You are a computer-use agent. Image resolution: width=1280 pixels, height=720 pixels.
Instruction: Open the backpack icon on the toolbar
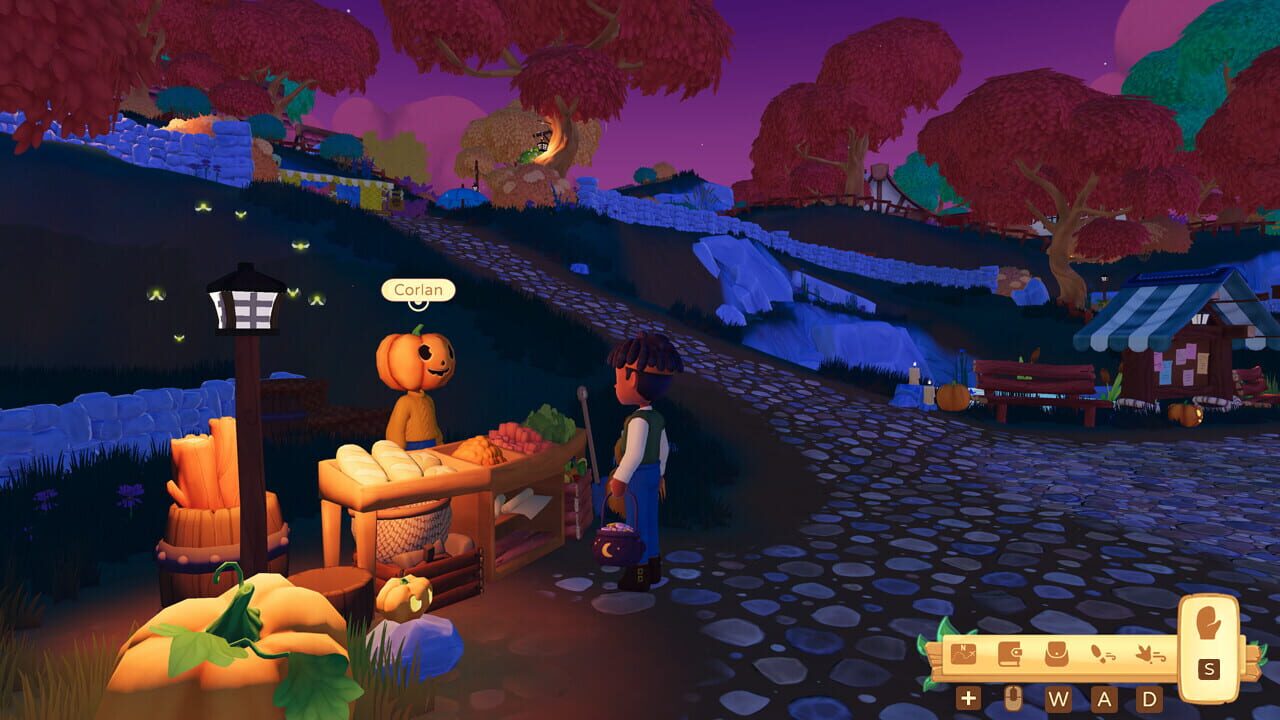click(1056, 652)
